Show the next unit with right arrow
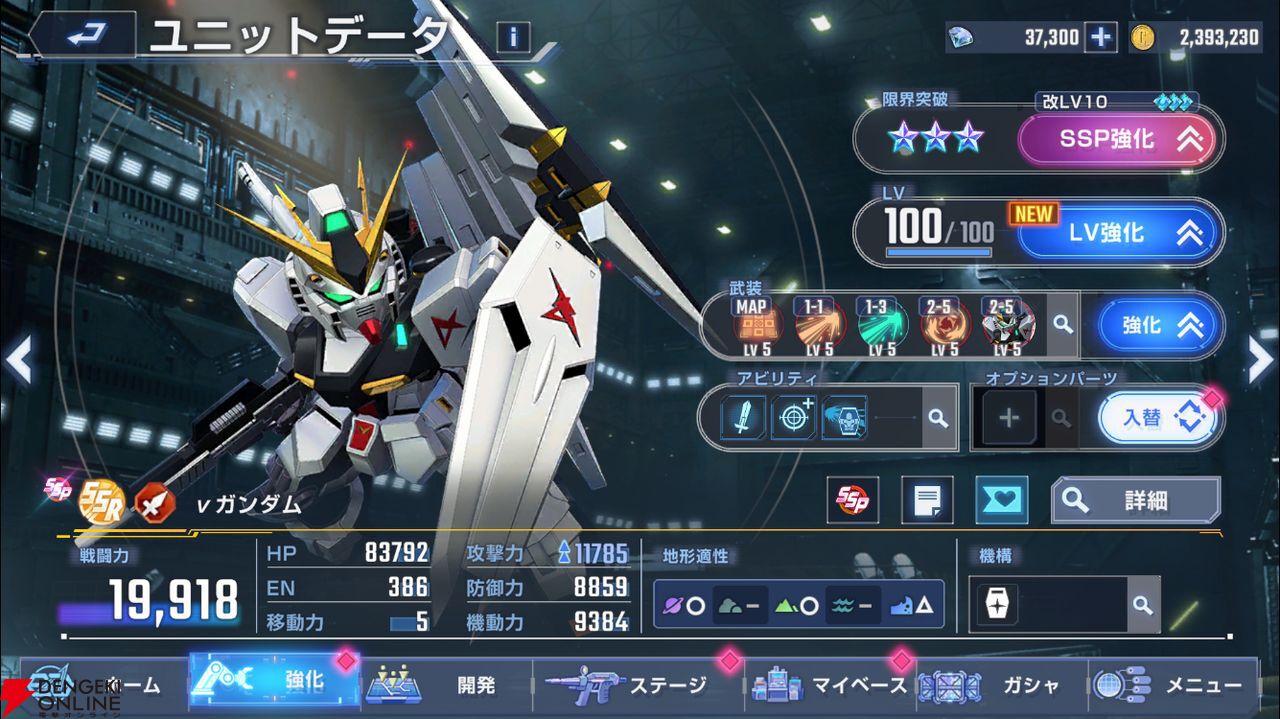 1260,360
